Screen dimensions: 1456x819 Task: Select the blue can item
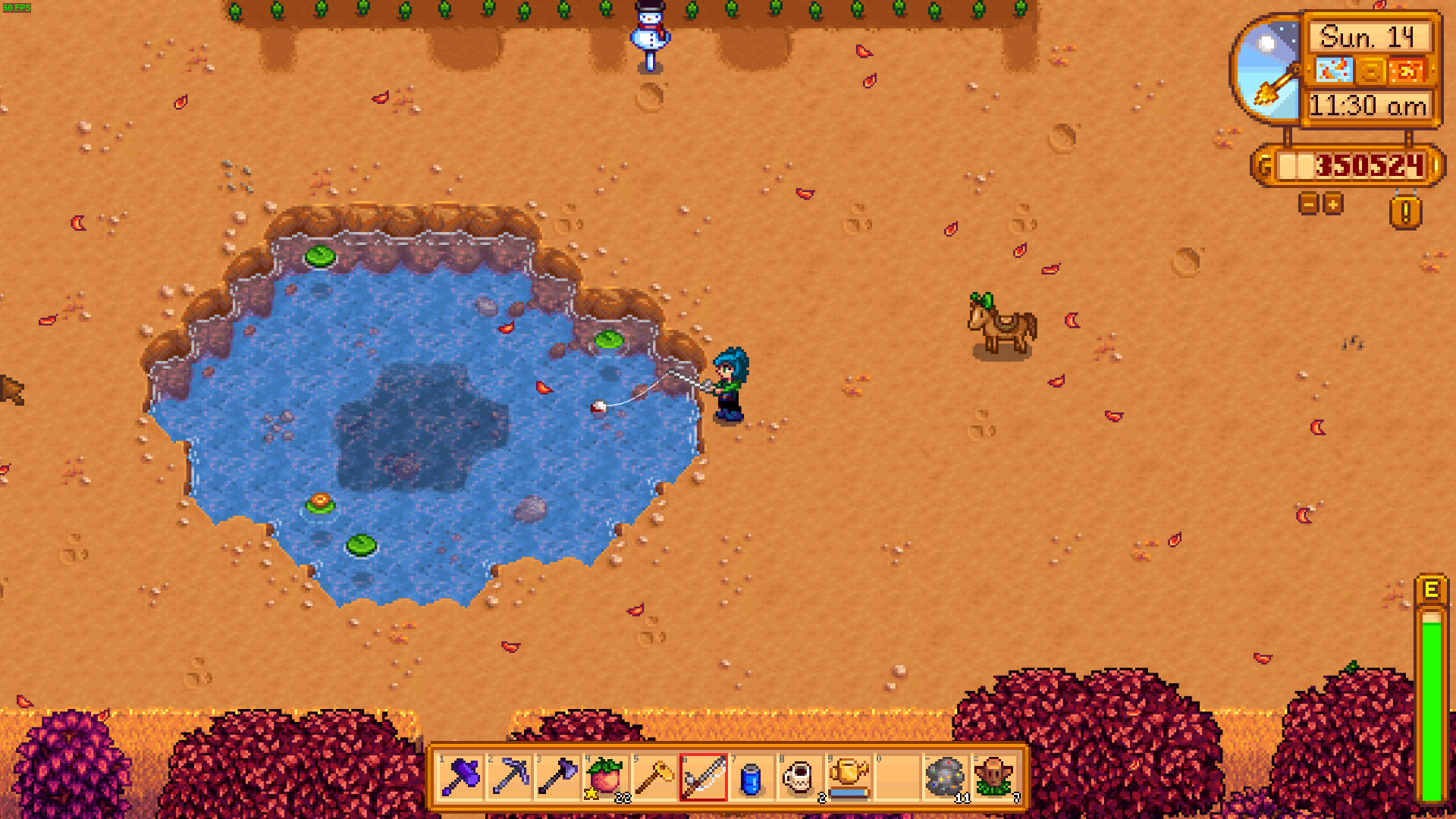[x=752, y=777]
